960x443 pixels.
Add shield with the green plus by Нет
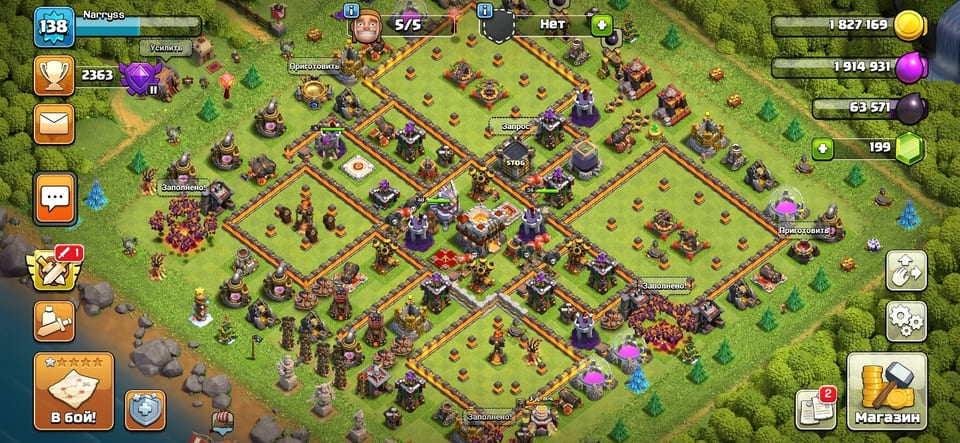pos(602,24)
